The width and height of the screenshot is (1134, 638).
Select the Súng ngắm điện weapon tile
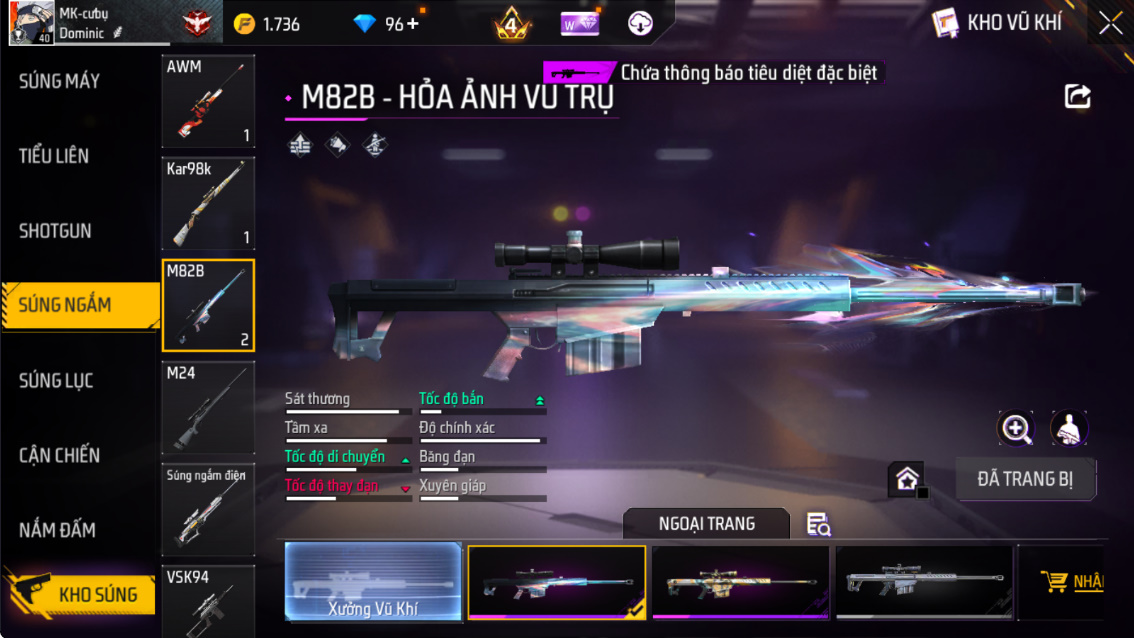[x=208, y=510]
